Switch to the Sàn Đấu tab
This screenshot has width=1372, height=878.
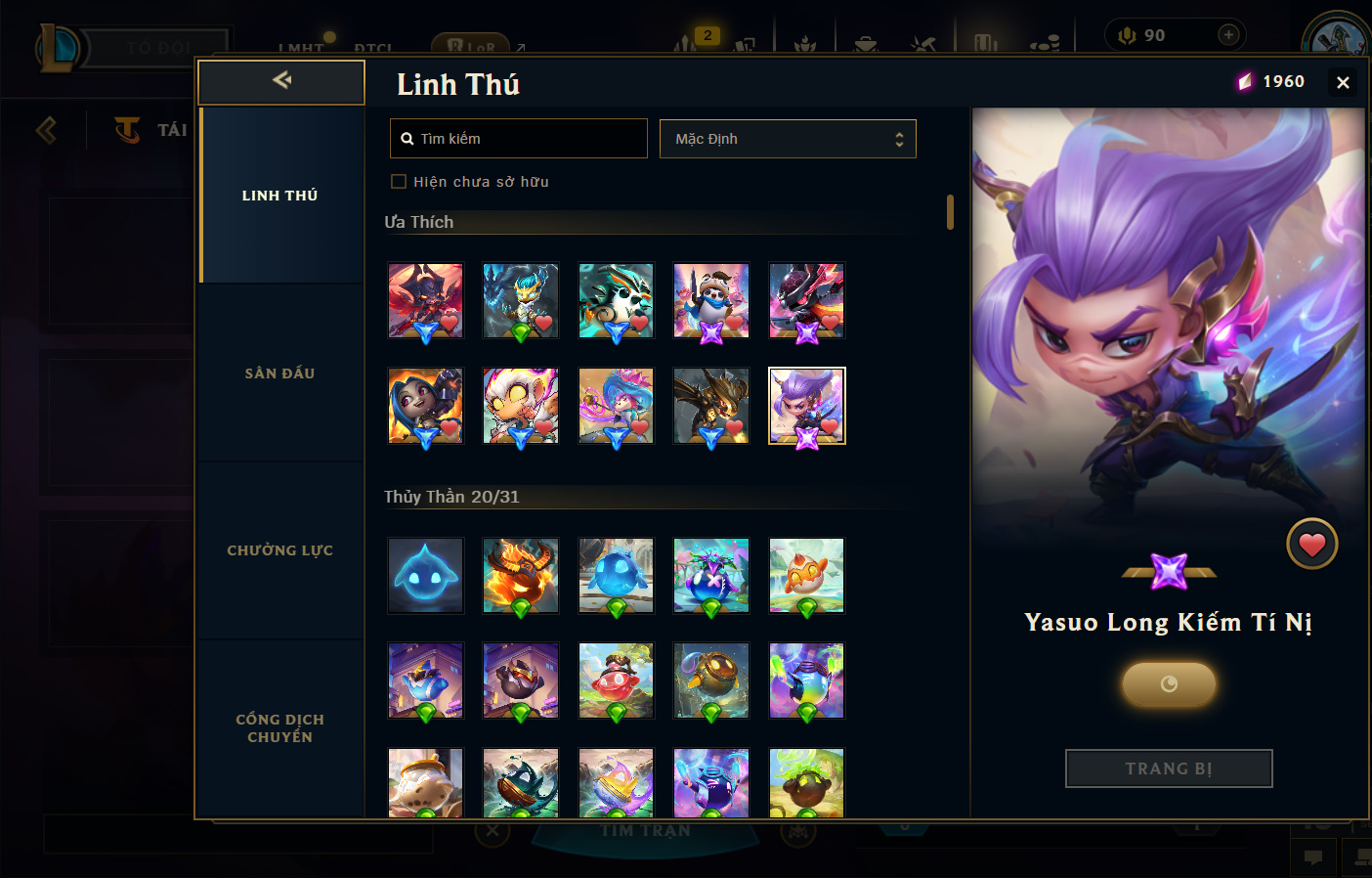coord(280,373)
